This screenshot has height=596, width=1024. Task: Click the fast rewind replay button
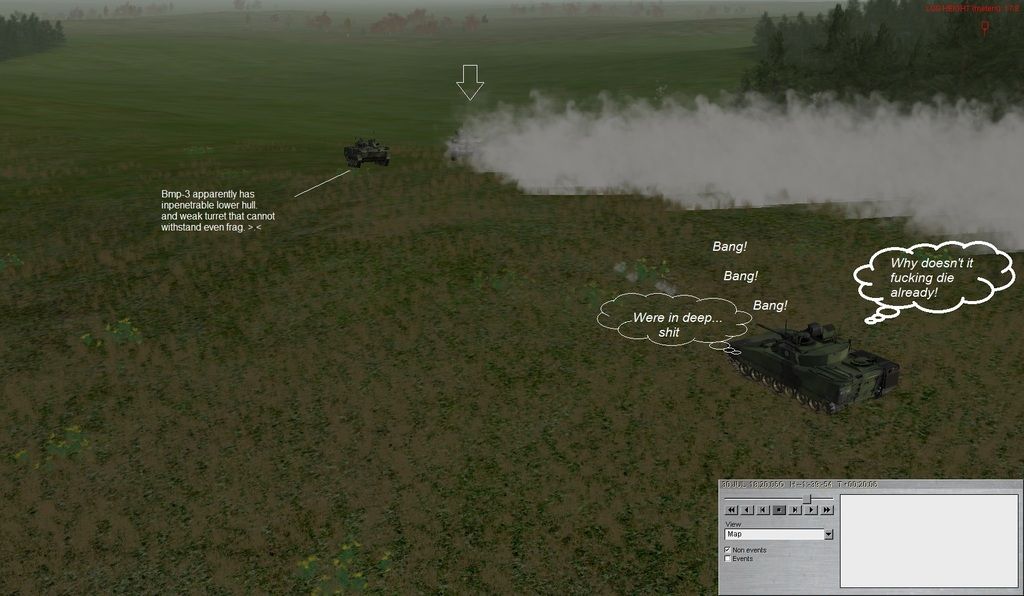point(731,510)
